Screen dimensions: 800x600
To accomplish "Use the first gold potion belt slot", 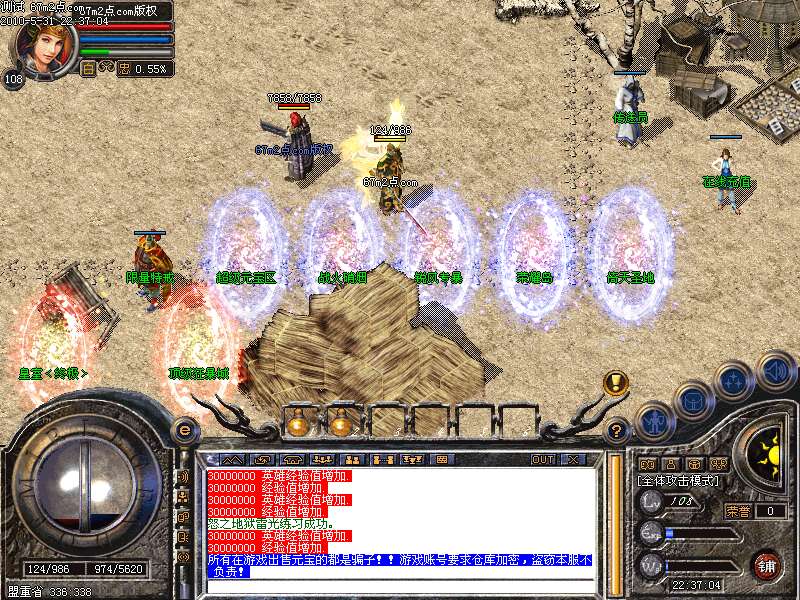I will [x=297, y=424].
